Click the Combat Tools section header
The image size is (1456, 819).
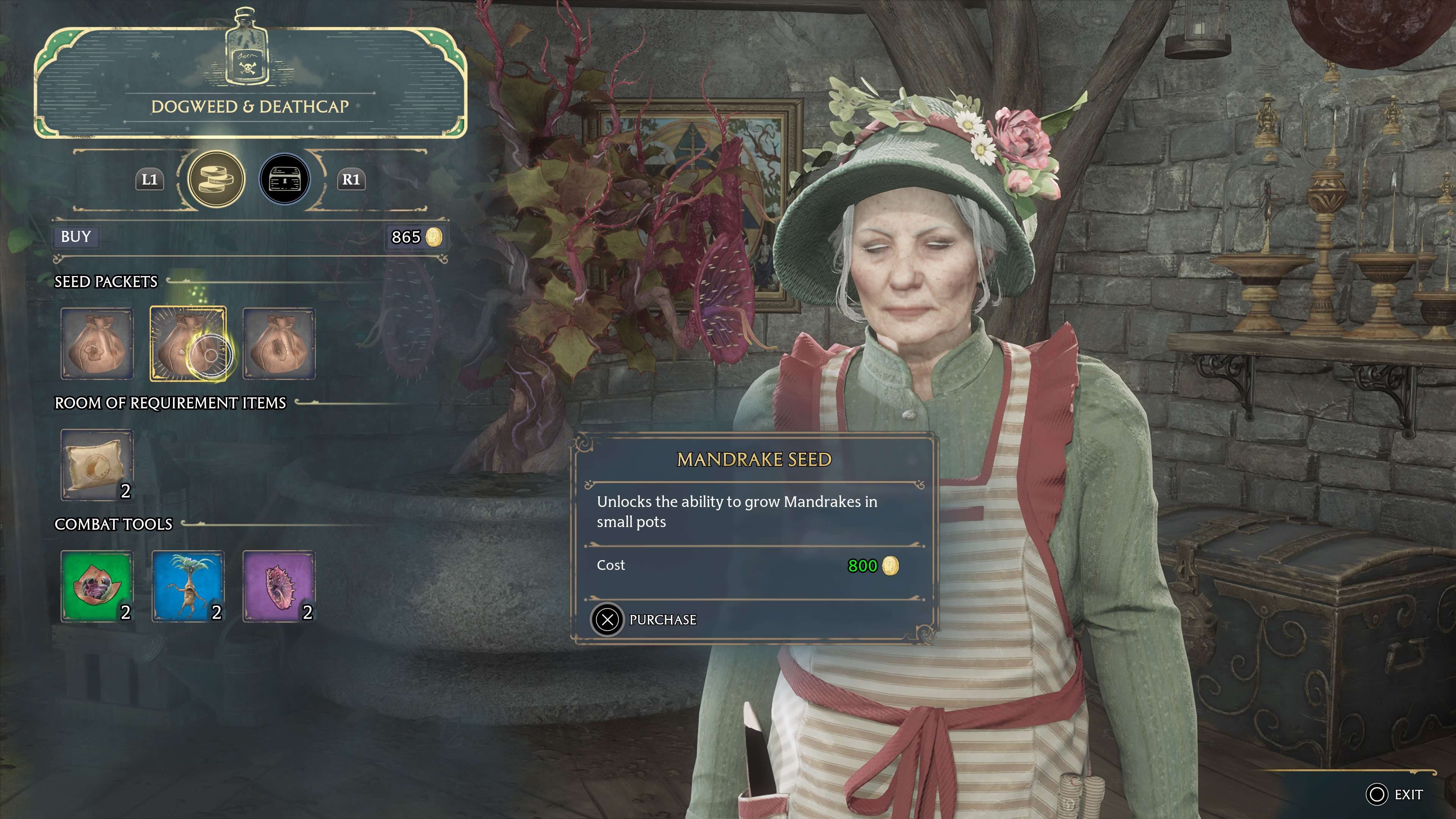114,524
